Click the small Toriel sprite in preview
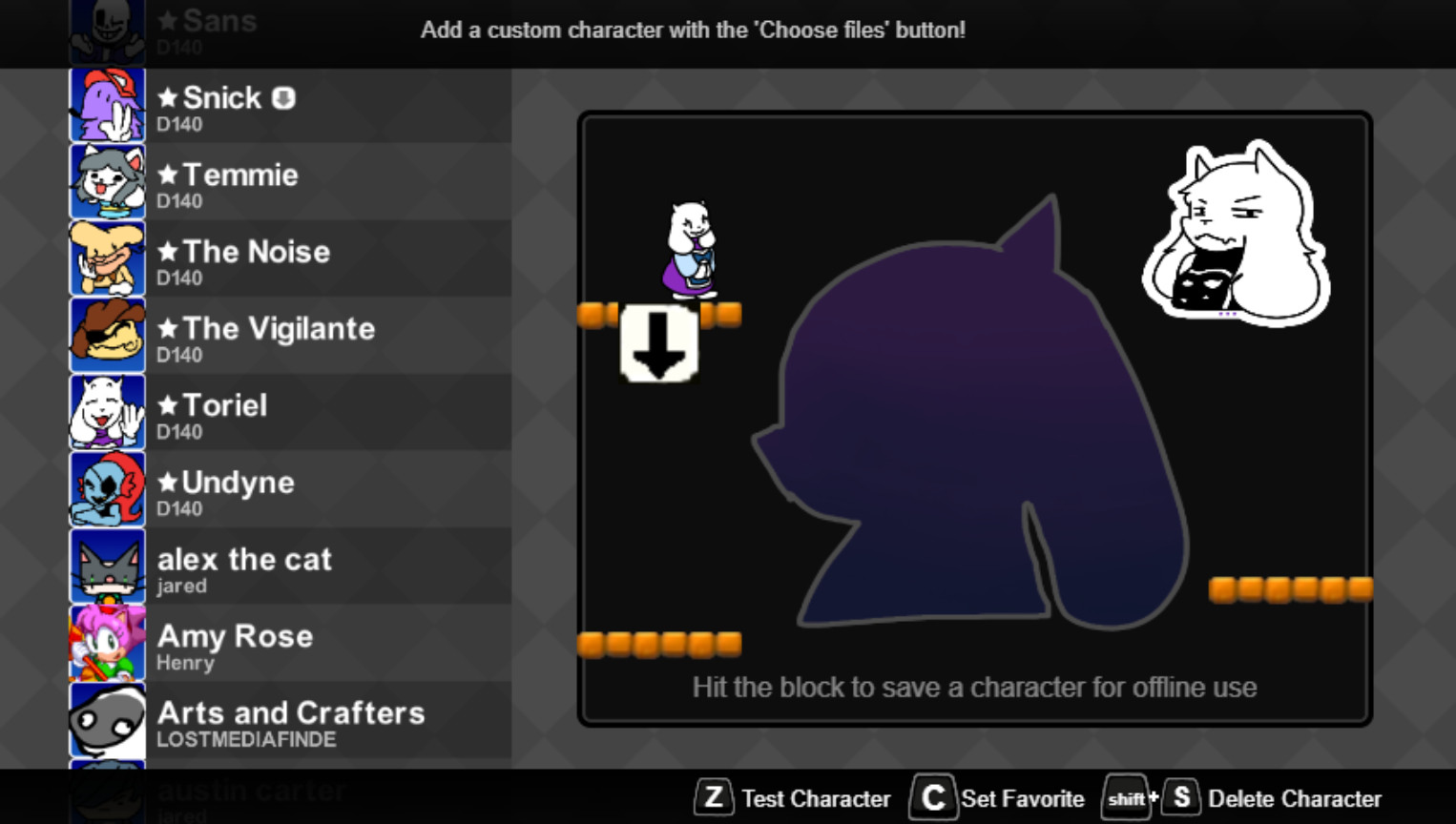1456x824 pixels. [694, 253]
